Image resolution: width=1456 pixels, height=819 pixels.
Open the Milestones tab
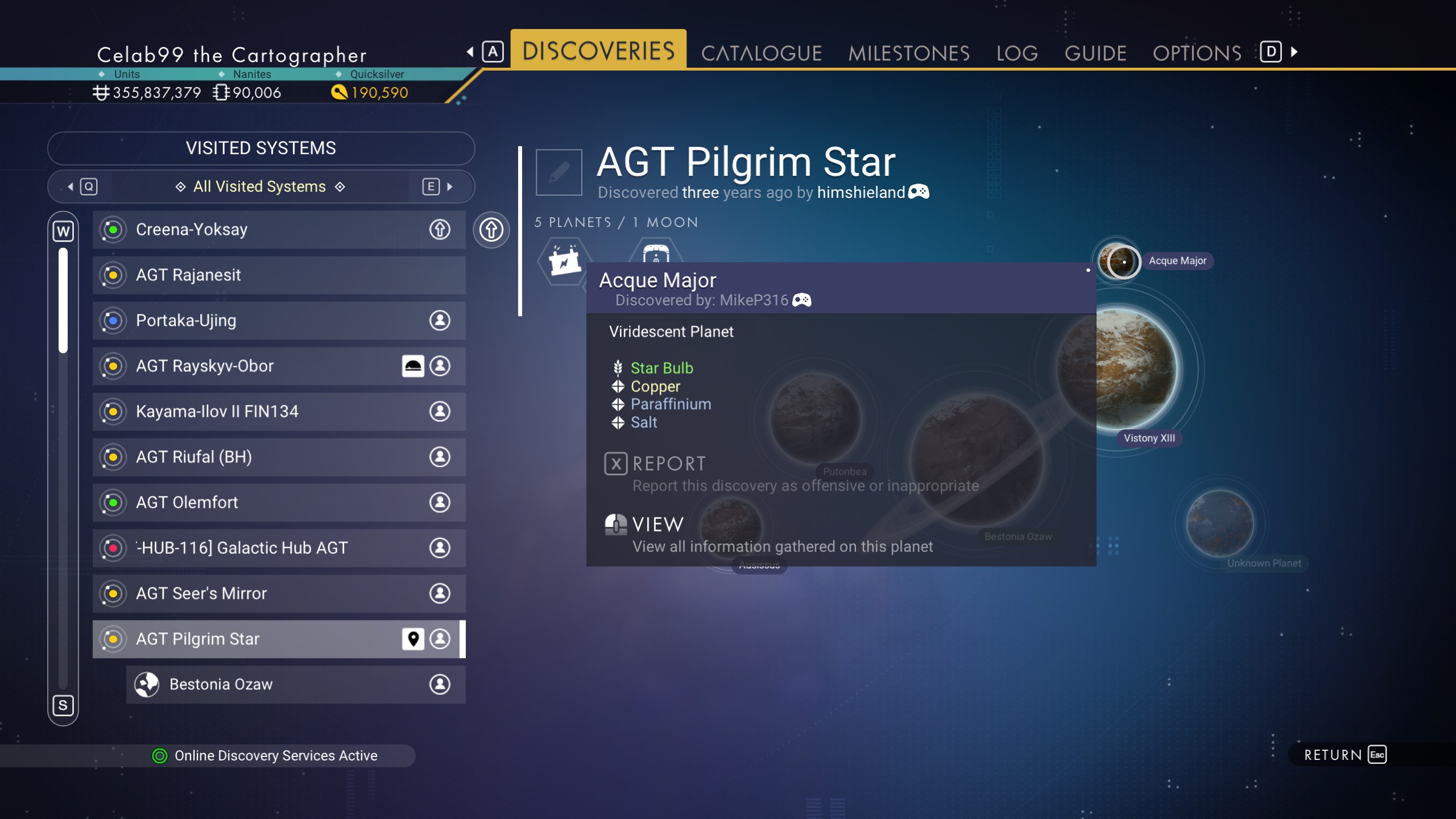click(908, 53)
